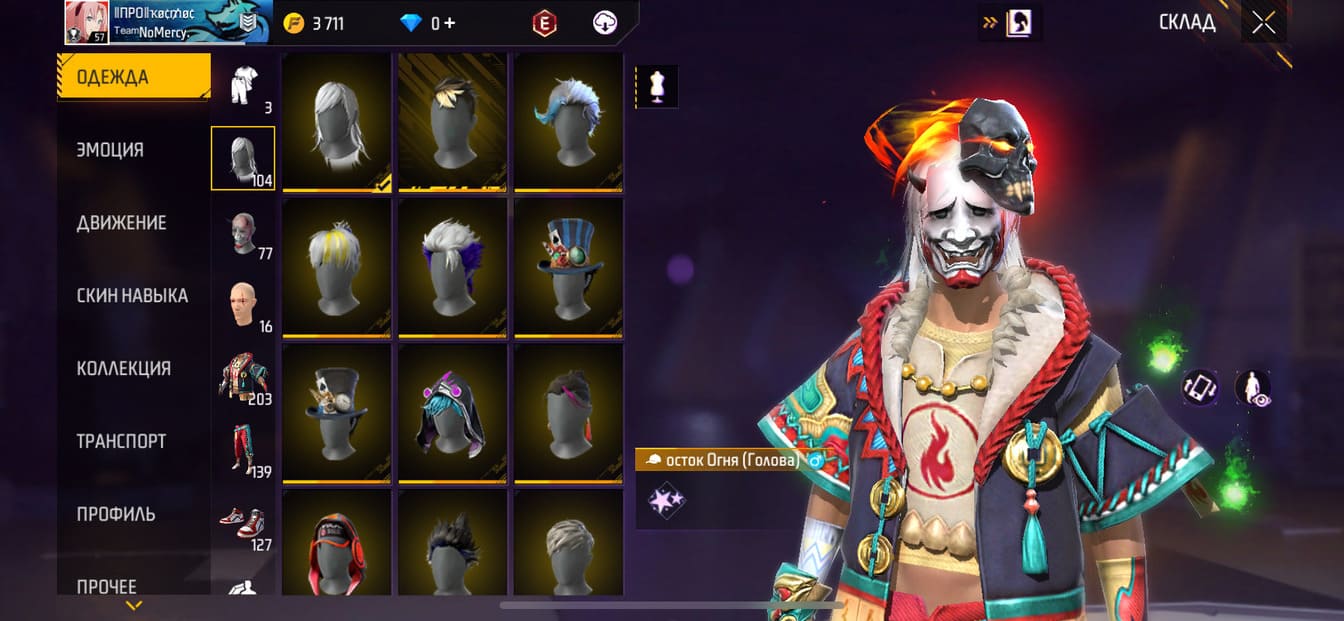
Task: Select the face mask subcategory with 77
Action: pos(242,233)
